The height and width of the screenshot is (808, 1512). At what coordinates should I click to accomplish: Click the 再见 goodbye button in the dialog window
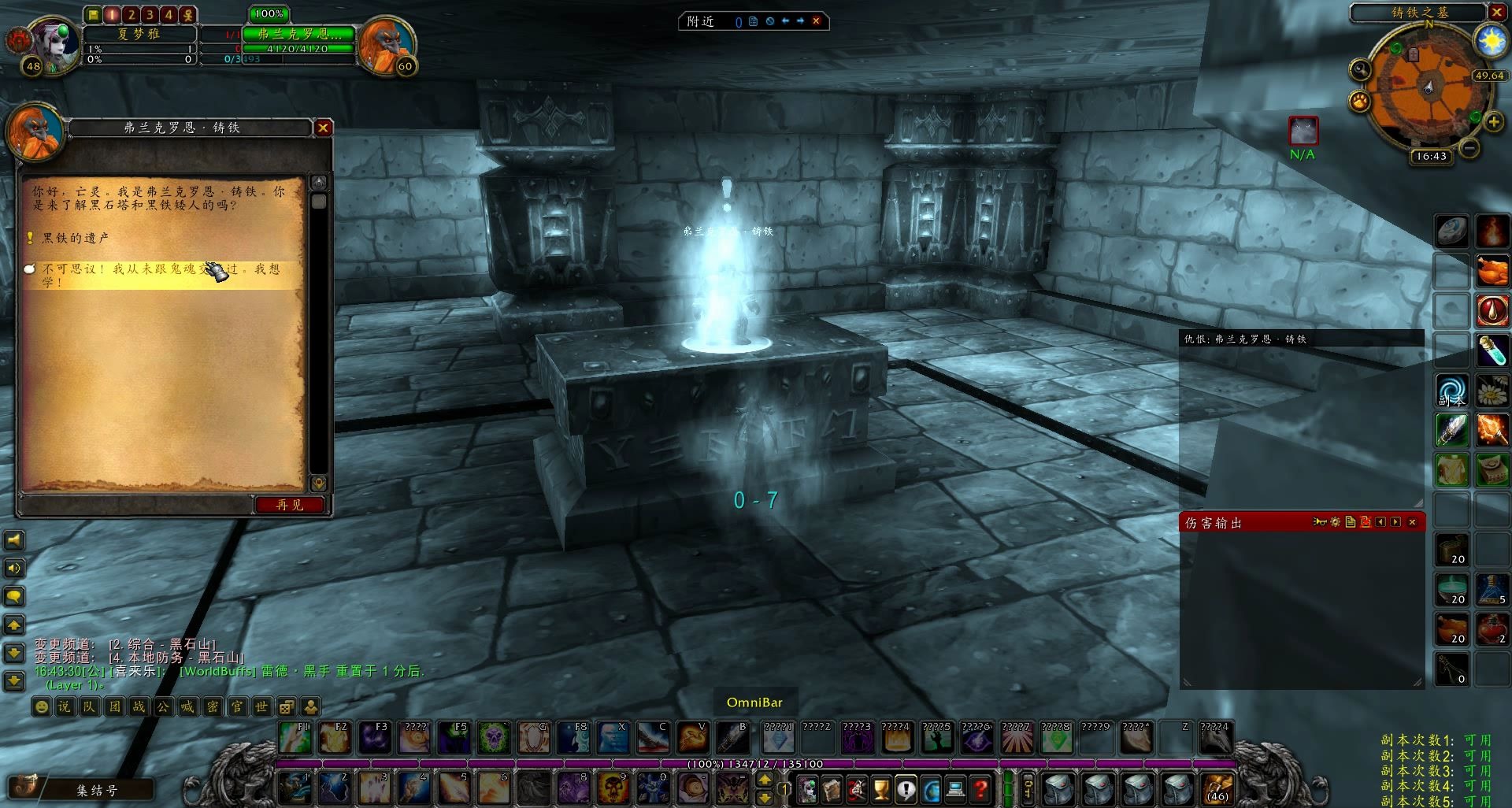[x=290, y=505]
